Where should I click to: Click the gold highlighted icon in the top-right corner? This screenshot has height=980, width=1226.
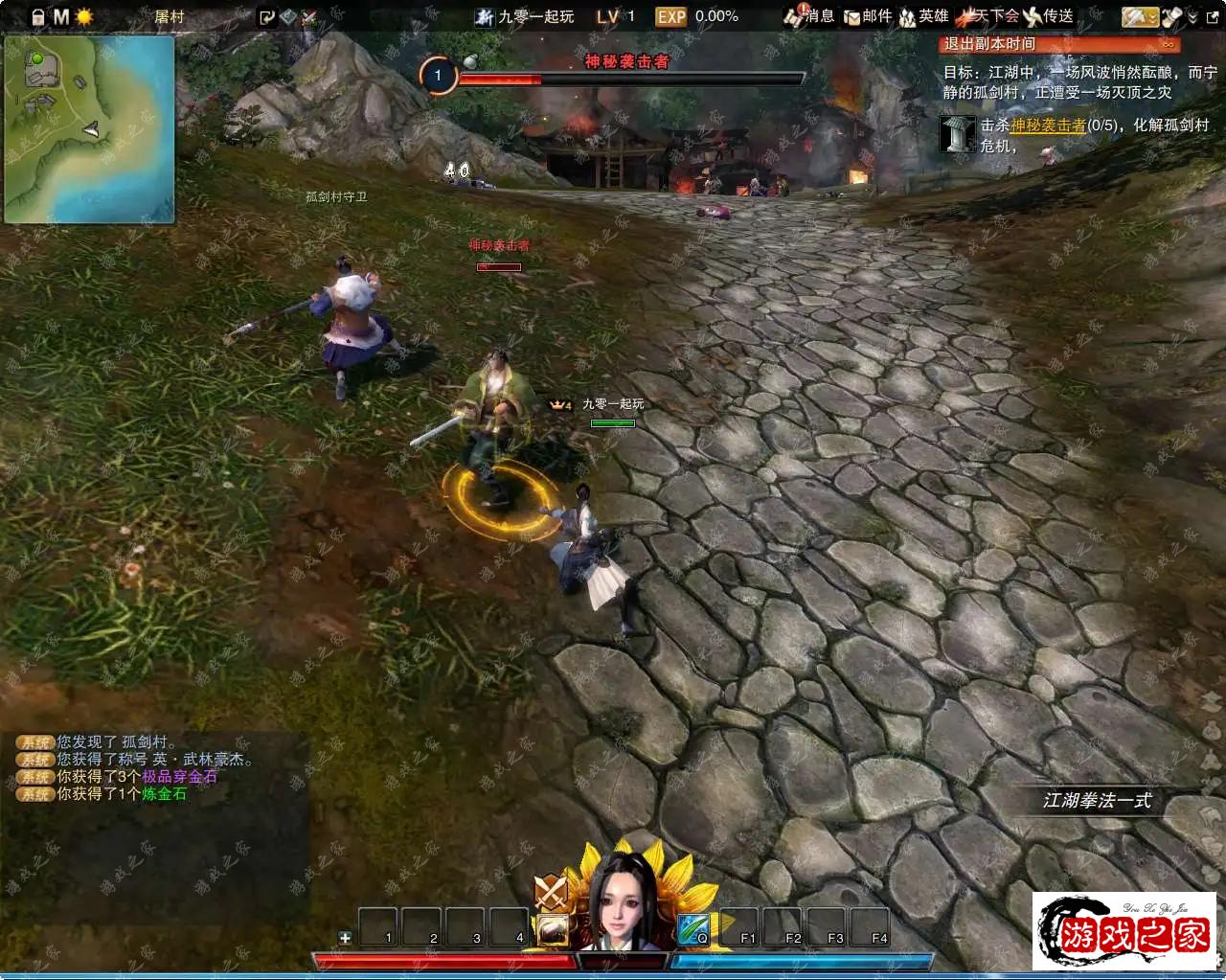click(x=1140, y=17)
